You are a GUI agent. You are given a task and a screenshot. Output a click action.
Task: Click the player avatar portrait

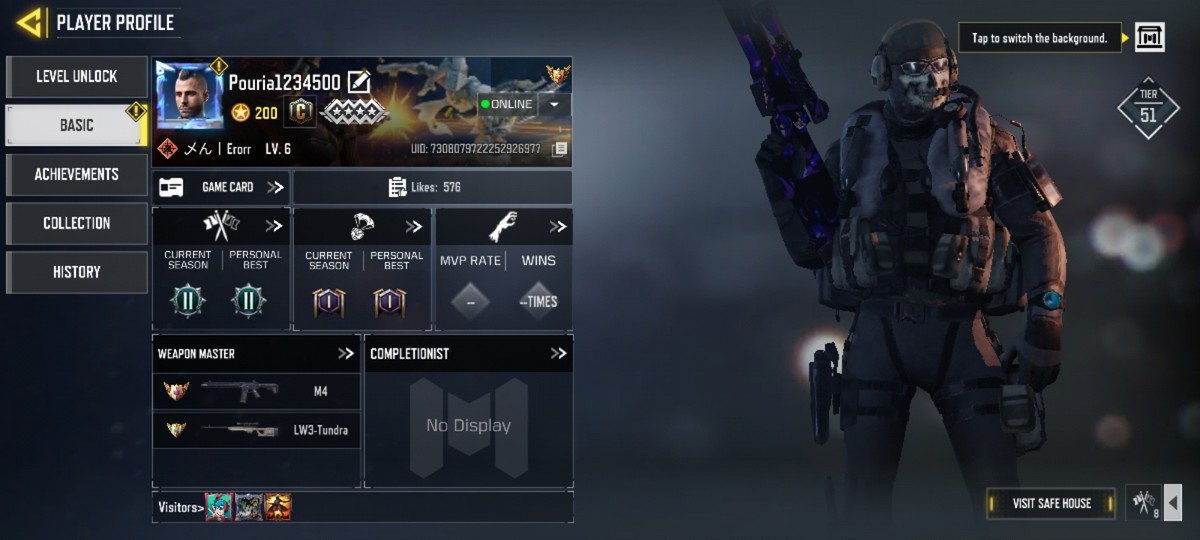click(x=189, y=96)
